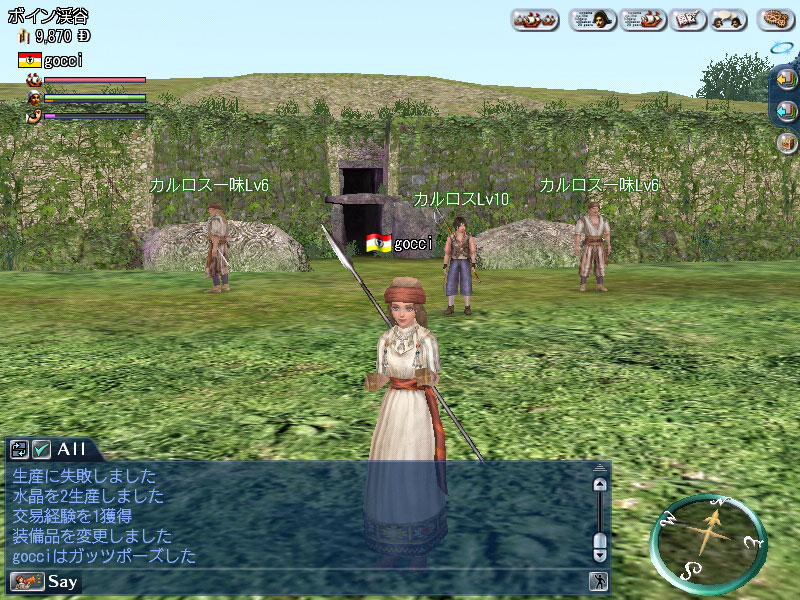Click the yellow arrow side panel button
This screenshot has height=600, width=800.
(x=786, y=79)
